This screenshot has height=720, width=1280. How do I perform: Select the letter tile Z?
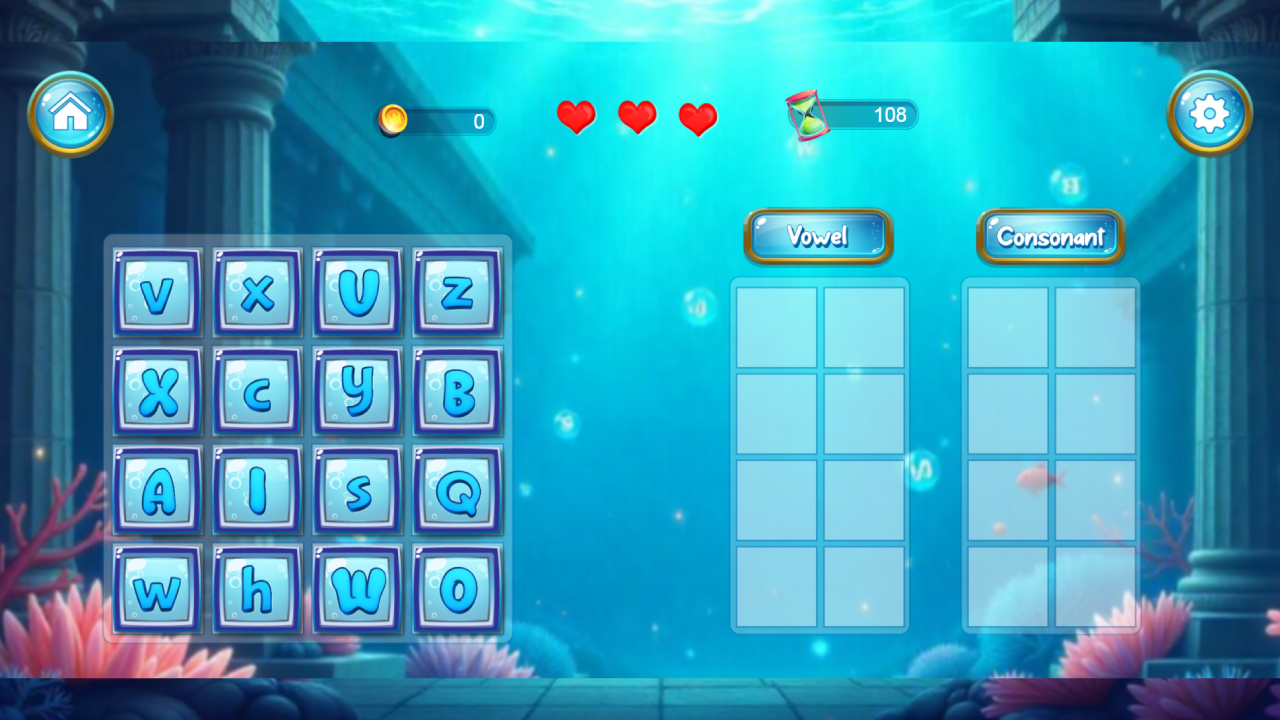point(457,292)
